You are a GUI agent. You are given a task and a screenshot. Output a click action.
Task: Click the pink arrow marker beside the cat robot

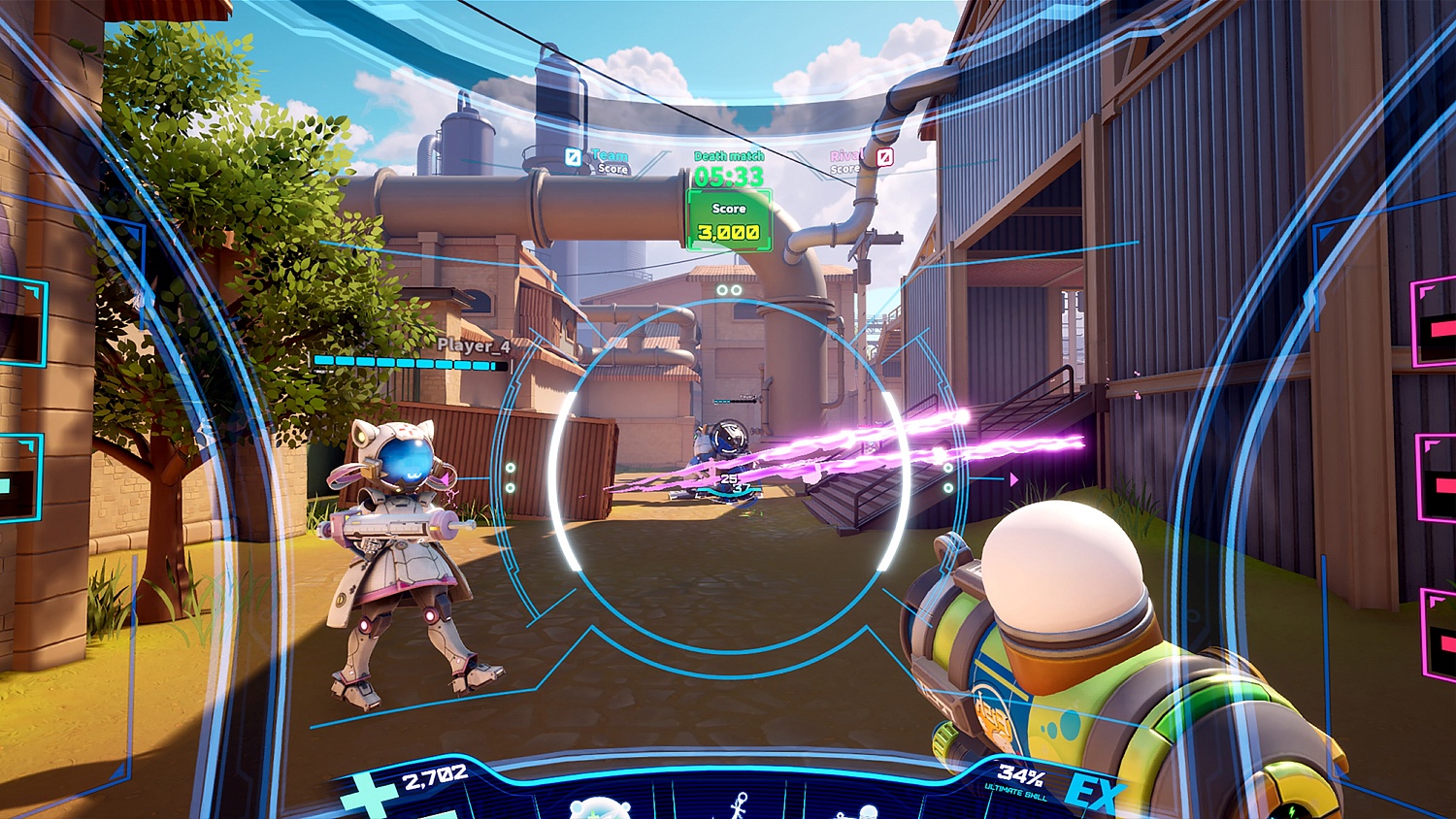(x=448, y=477)
